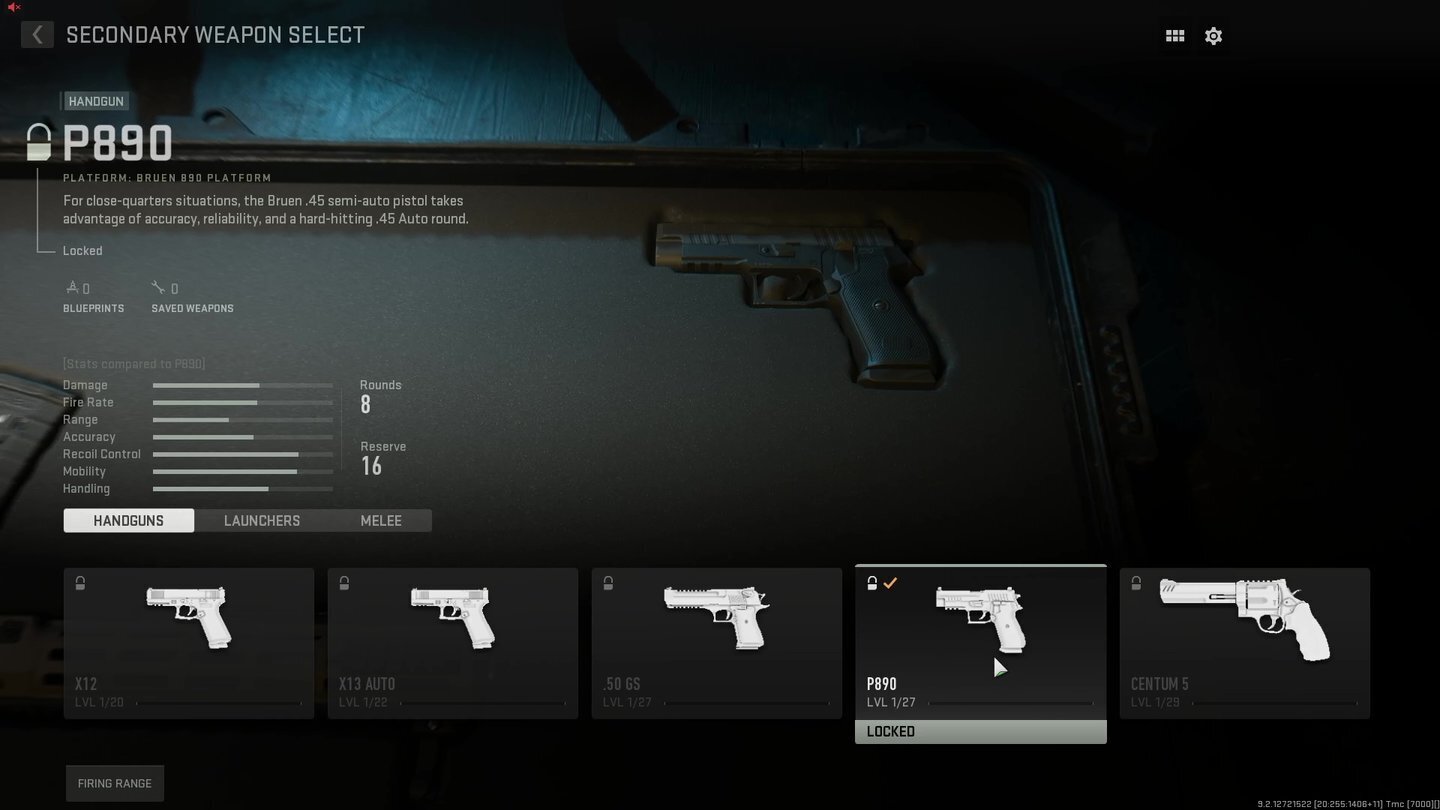Image resolution: width=1440 pixels, height=810 pixels.
Task: Open the Firing Range
Action: 115,783
